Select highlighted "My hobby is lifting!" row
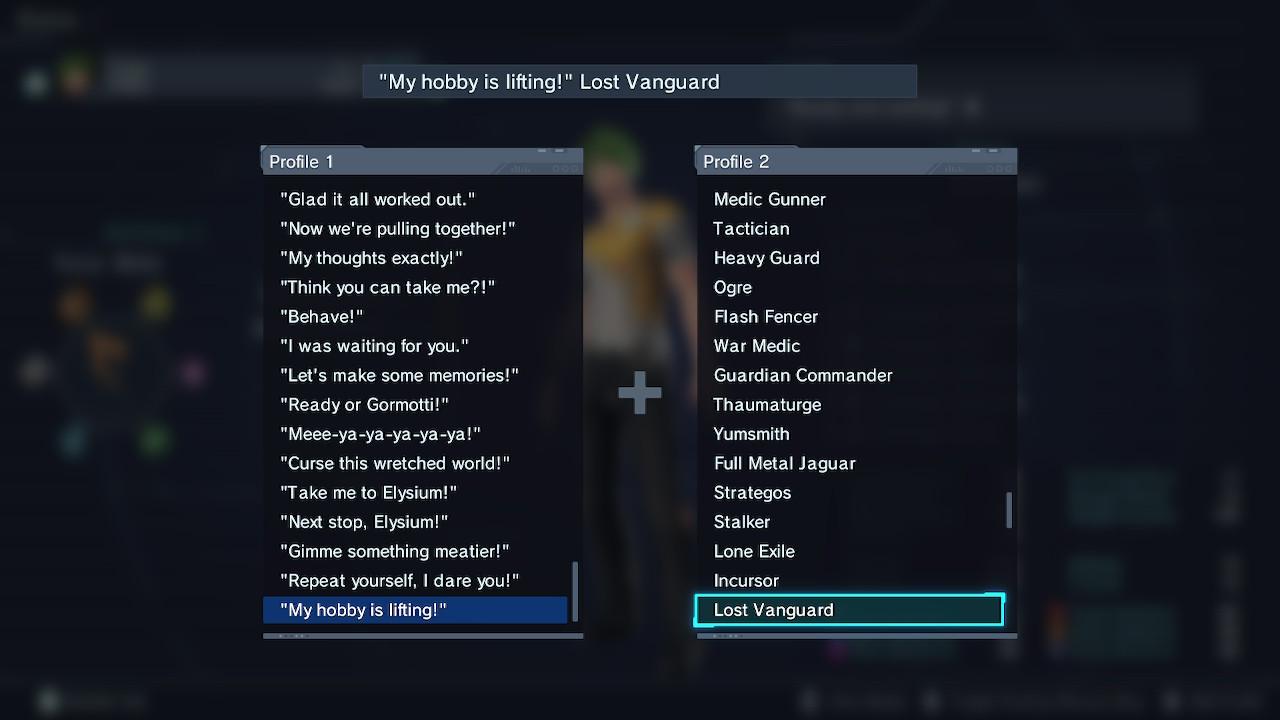 [x=415, y=610]
